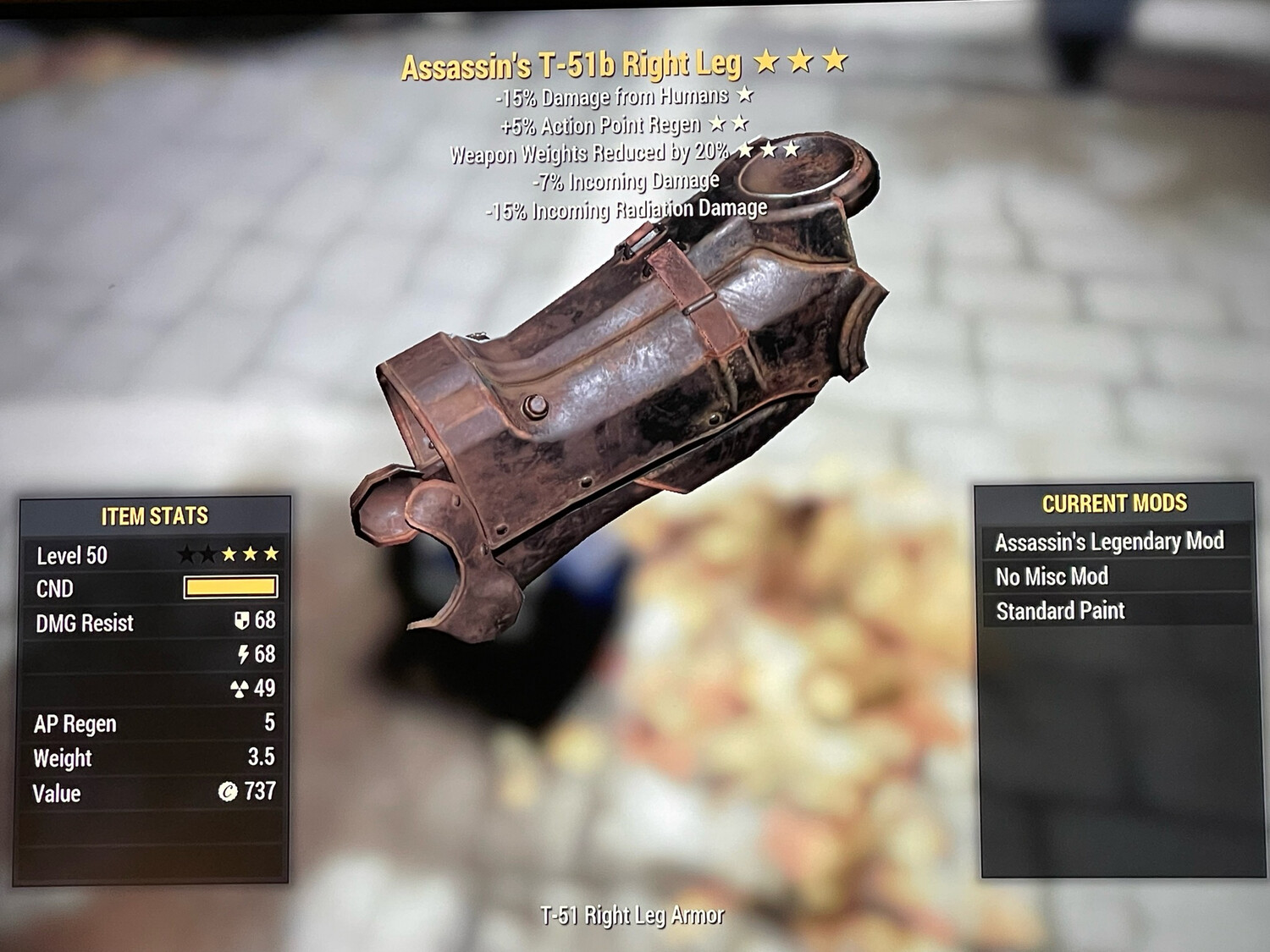Expand the Standard Paint option
This screenshot has height=952, width=1270.
(1061, 610)
